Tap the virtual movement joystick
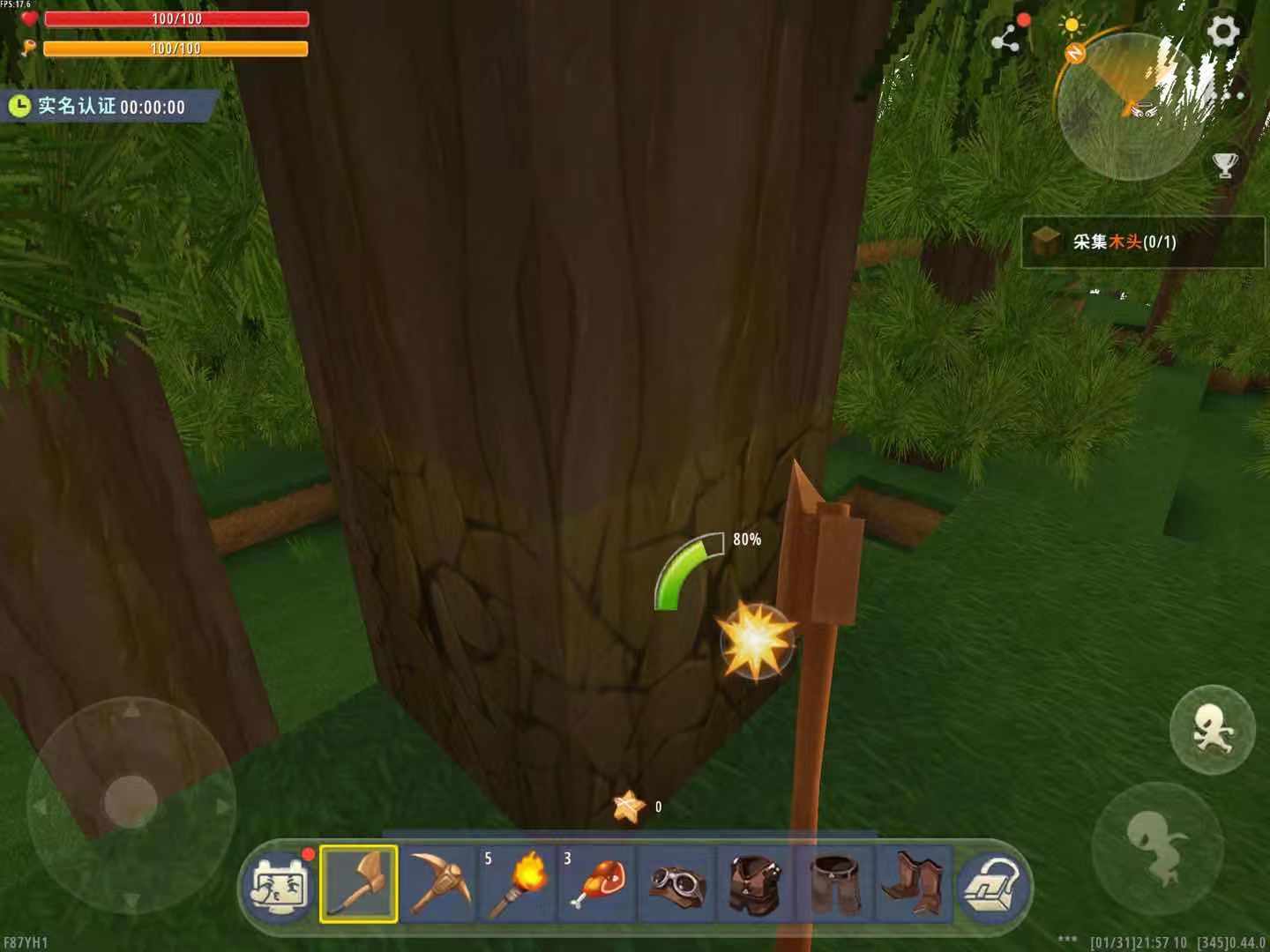The height and width of the screenshot is (952, 1270). (131, 802)
